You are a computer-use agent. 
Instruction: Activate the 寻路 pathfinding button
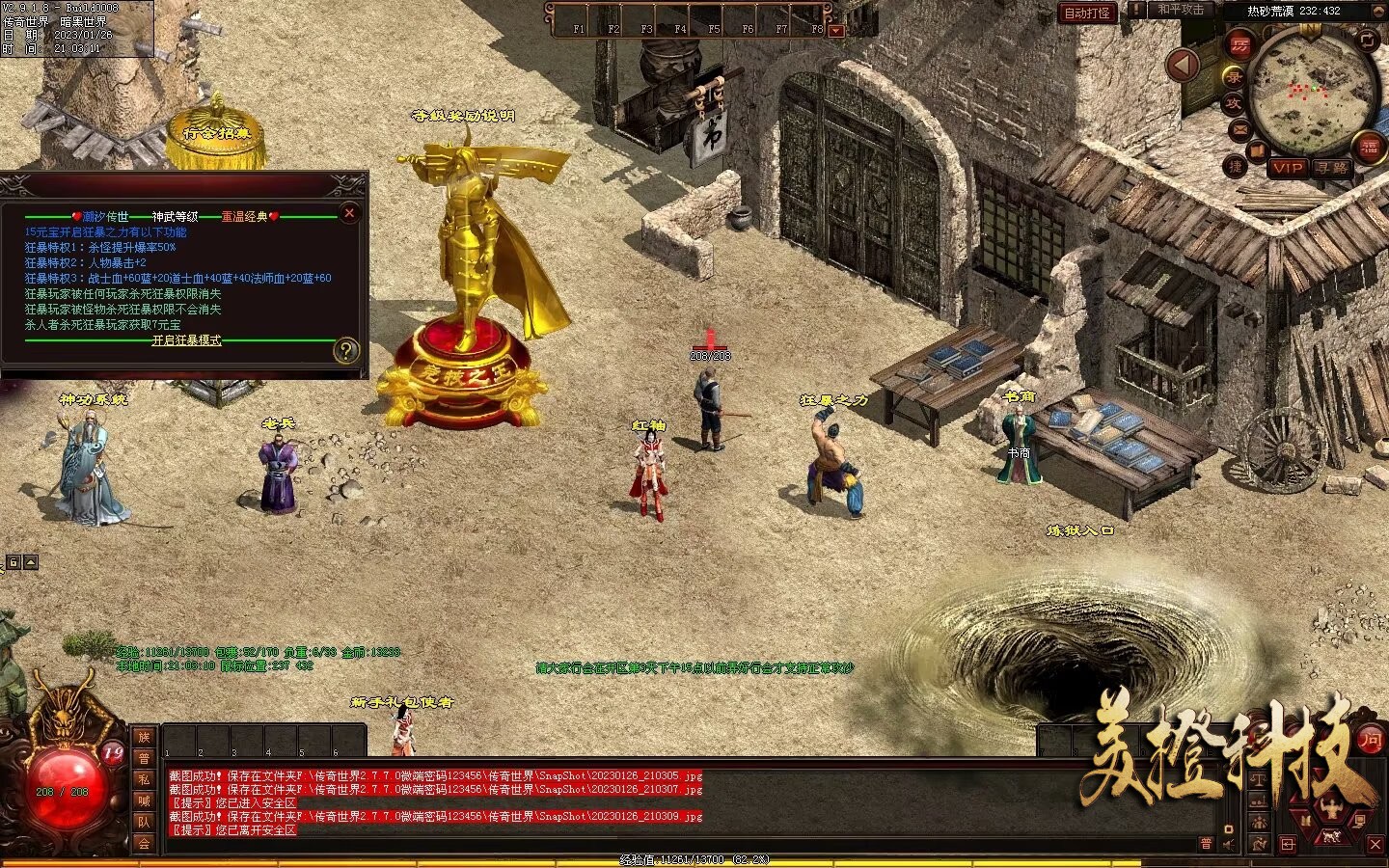(x=1332, y=167)
